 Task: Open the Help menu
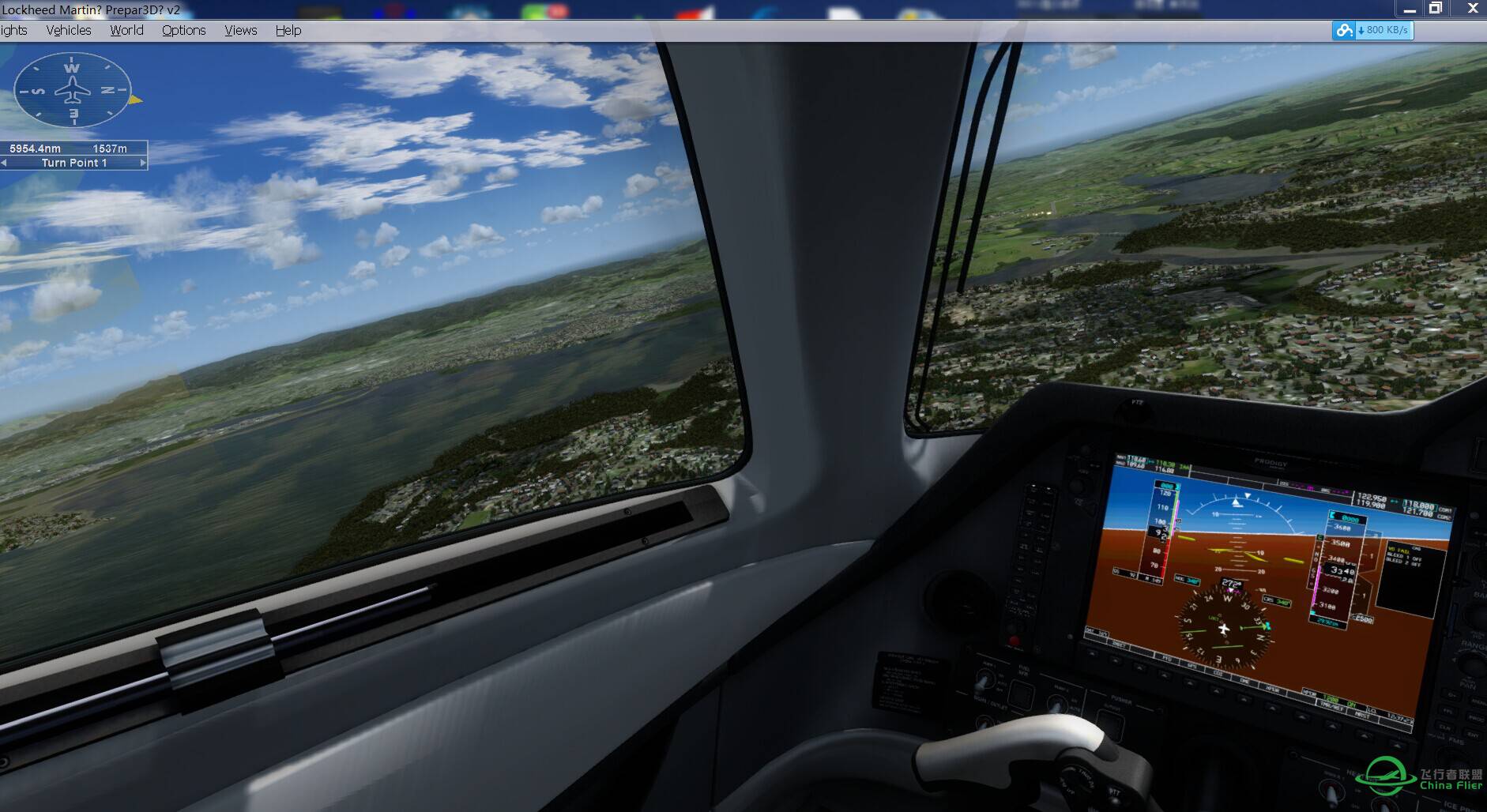[288, 30]
